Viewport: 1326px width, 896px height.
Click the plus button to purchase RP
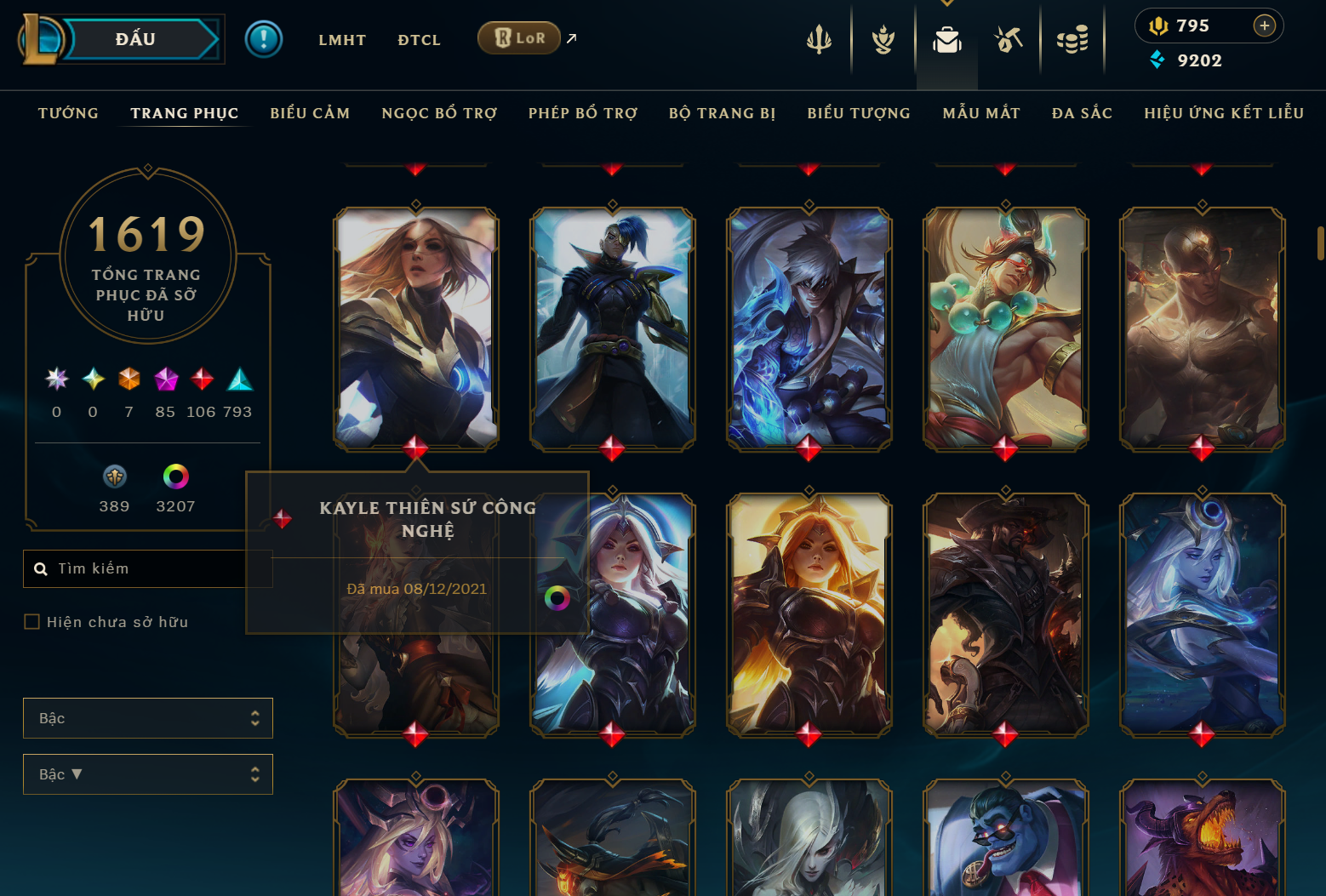tap(1265, 26)
